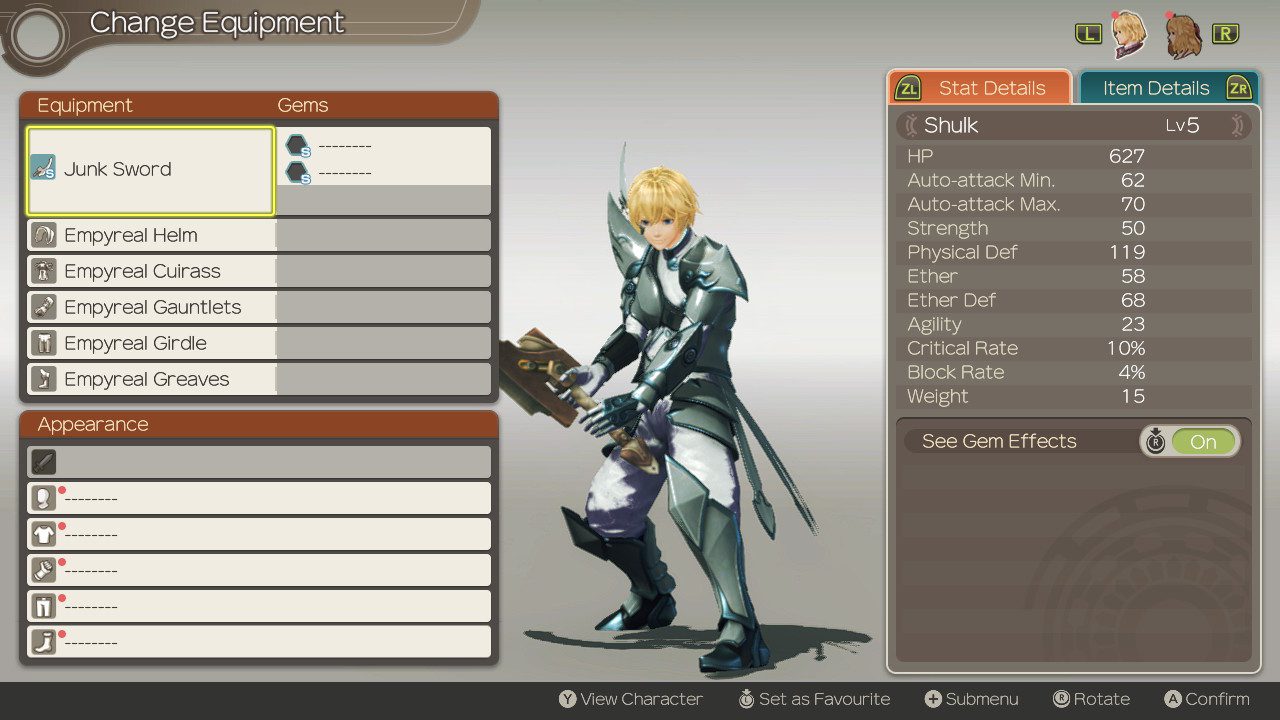Click the R character switch button
The image size is (1280, 720).
tap(1226, 31)
